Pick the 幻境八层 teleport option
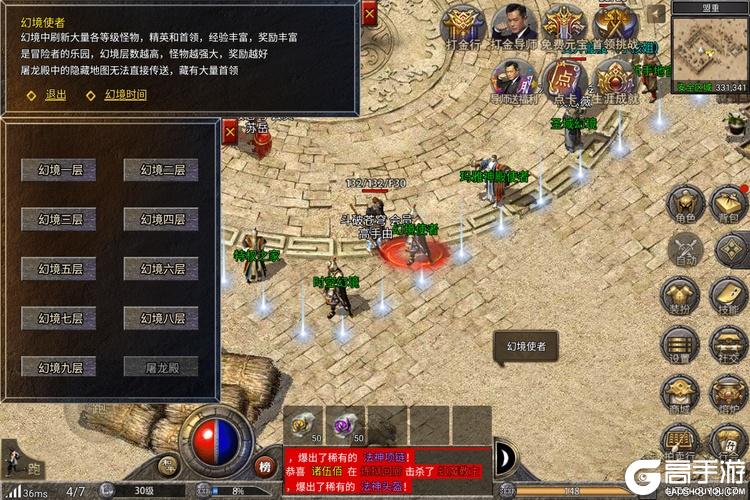 (162, 318)
